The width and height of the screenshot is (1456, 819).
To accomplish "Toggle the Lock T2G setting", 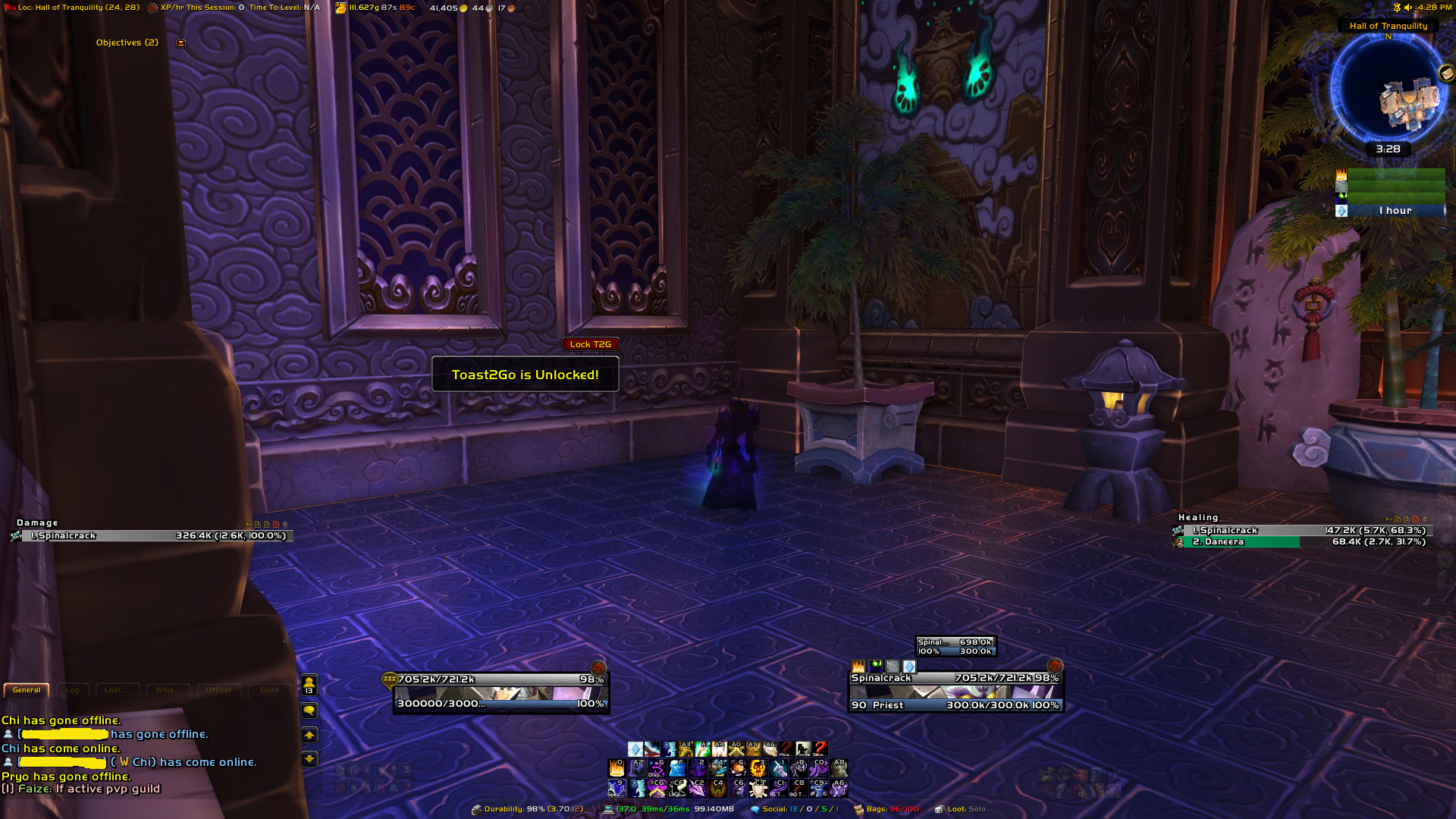I will coord(591,344).
